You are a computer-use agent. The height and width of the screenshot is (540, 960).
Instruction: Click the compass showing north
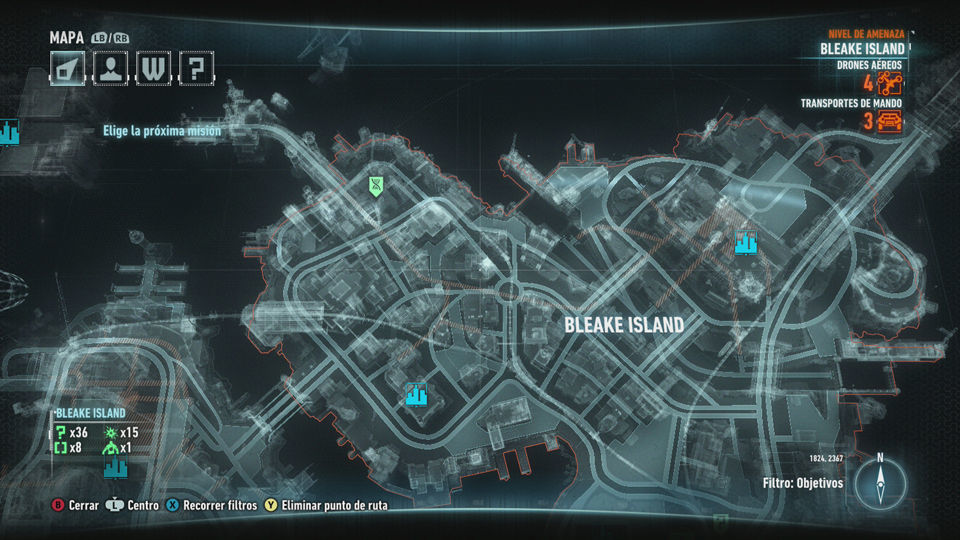point(880,484)
